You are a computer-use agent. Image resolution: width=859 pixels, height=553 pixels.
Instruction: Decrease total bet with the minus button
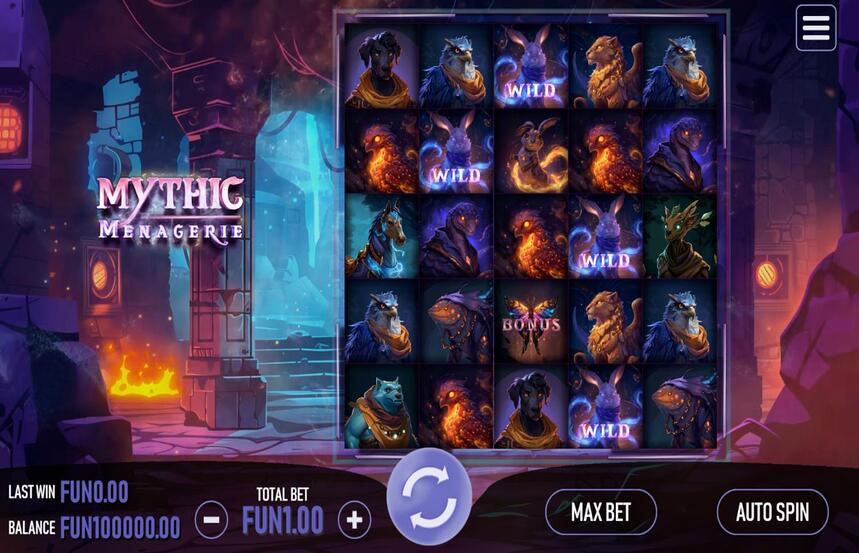coord(211,519)
